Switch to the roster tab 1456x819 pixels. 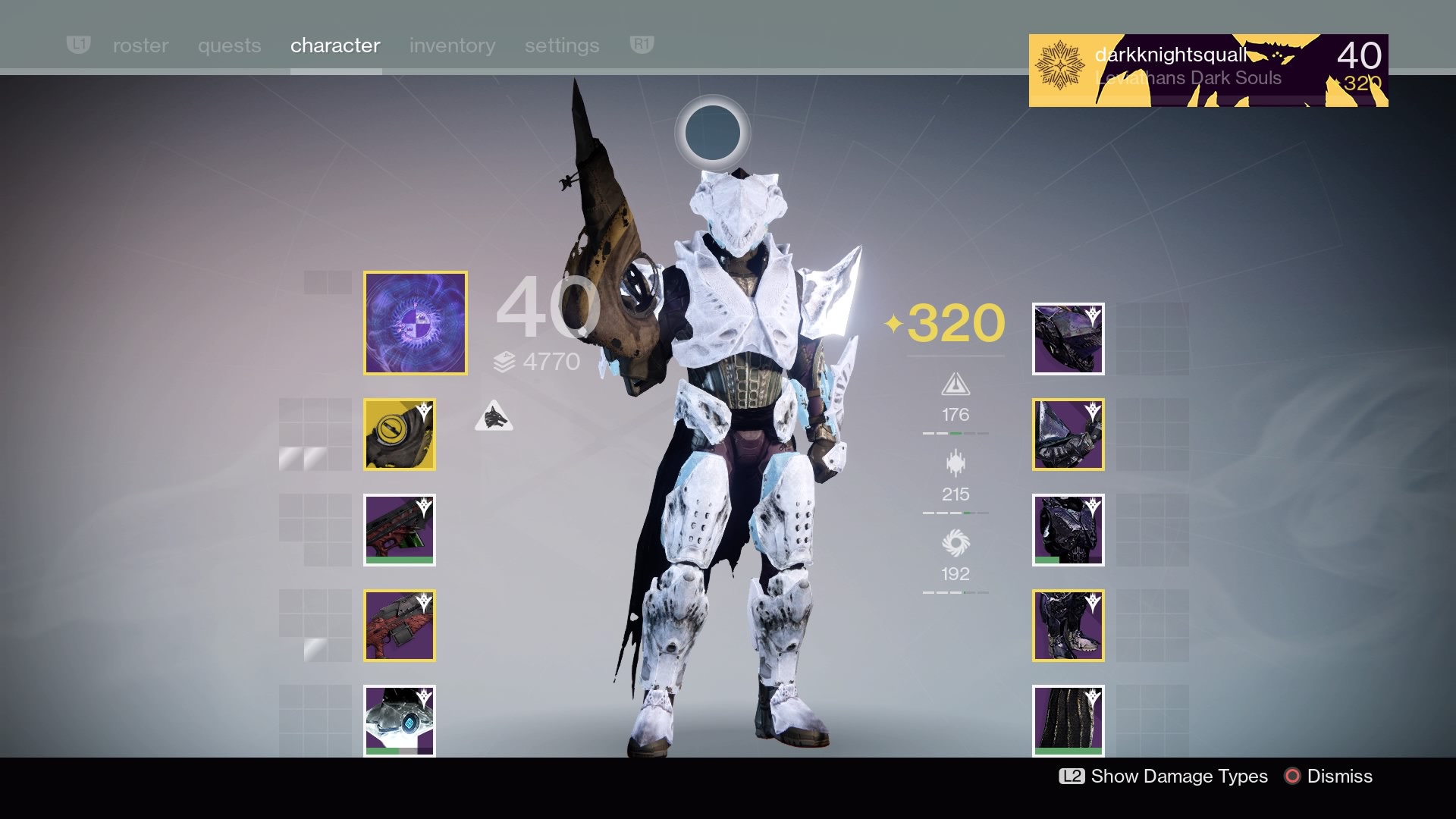(x=140, y=45)
